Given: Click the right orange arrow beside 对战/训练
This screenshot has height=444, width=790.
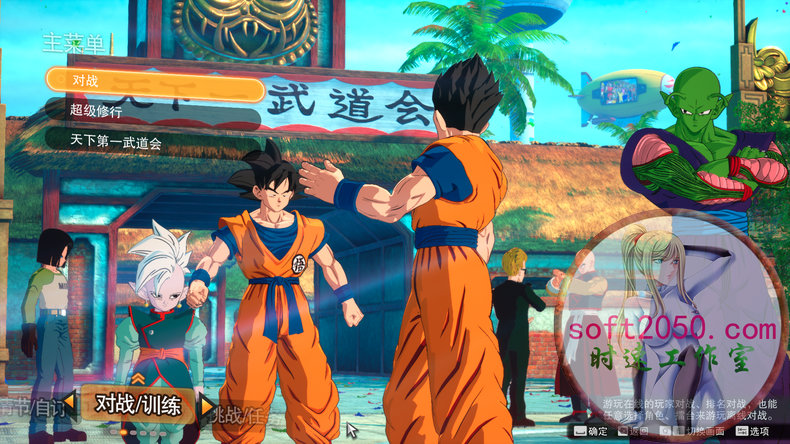Looking at the screenshot, I should [207, 406].
